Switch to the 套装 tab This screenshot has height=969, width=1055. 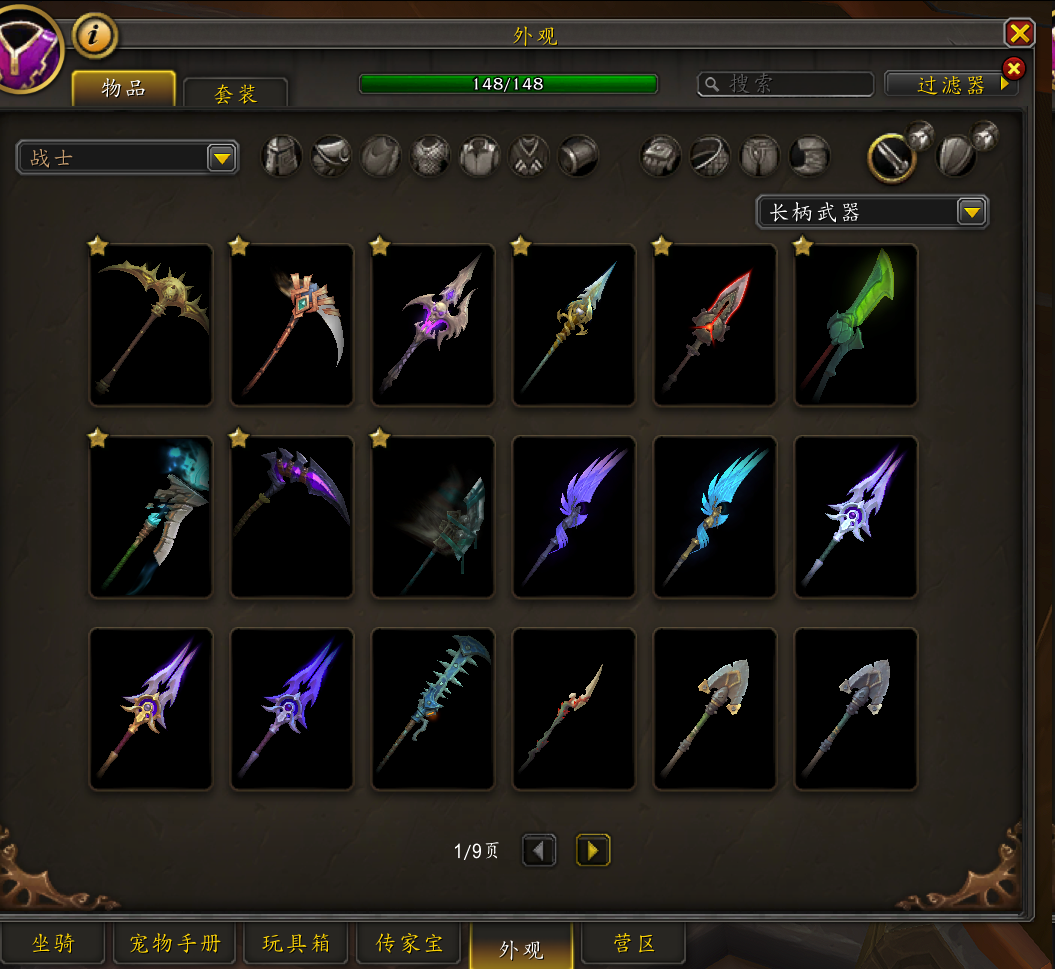[236, 93]
